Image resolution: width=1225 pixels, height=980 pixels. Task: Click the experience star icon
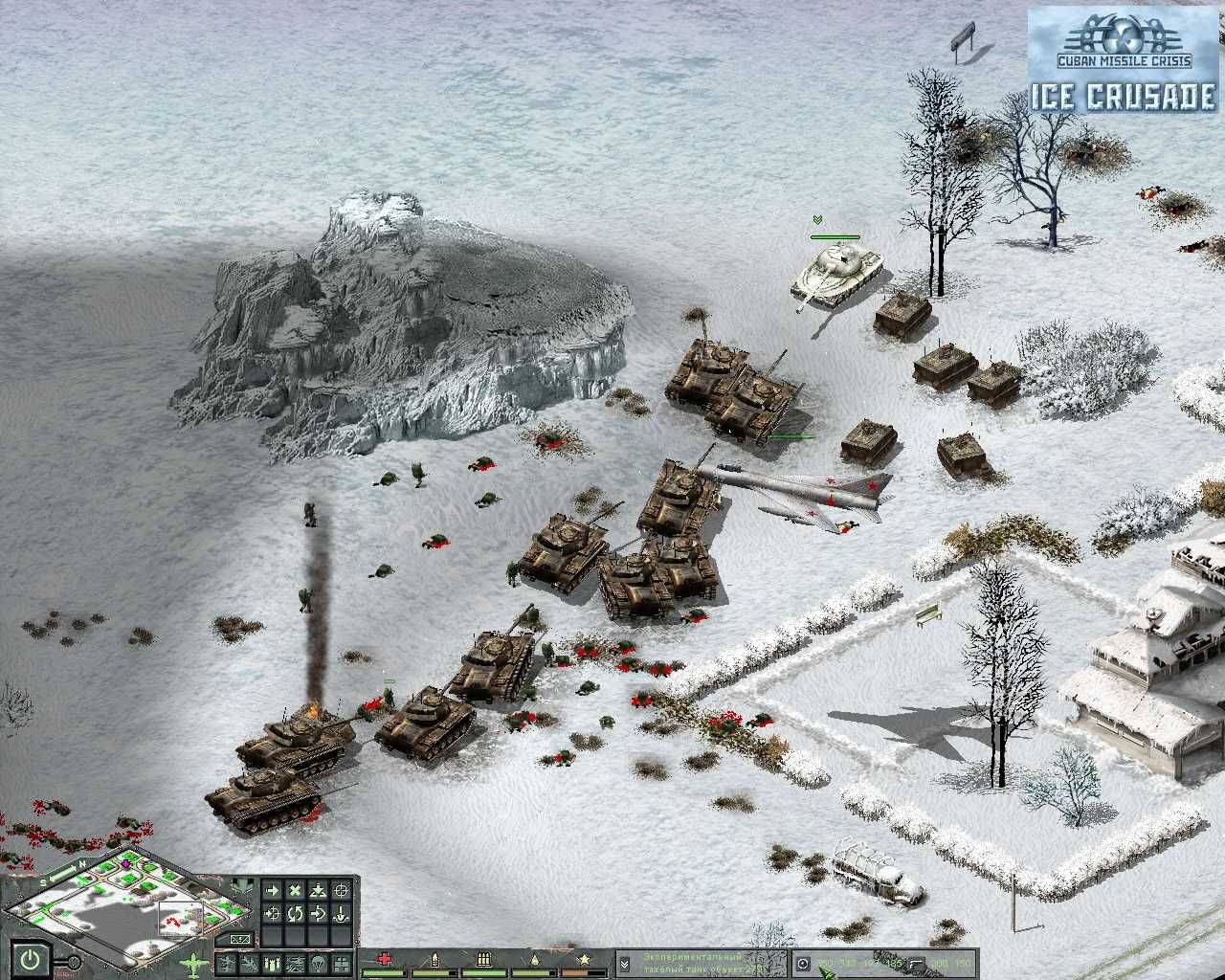[x=586, y=957]
